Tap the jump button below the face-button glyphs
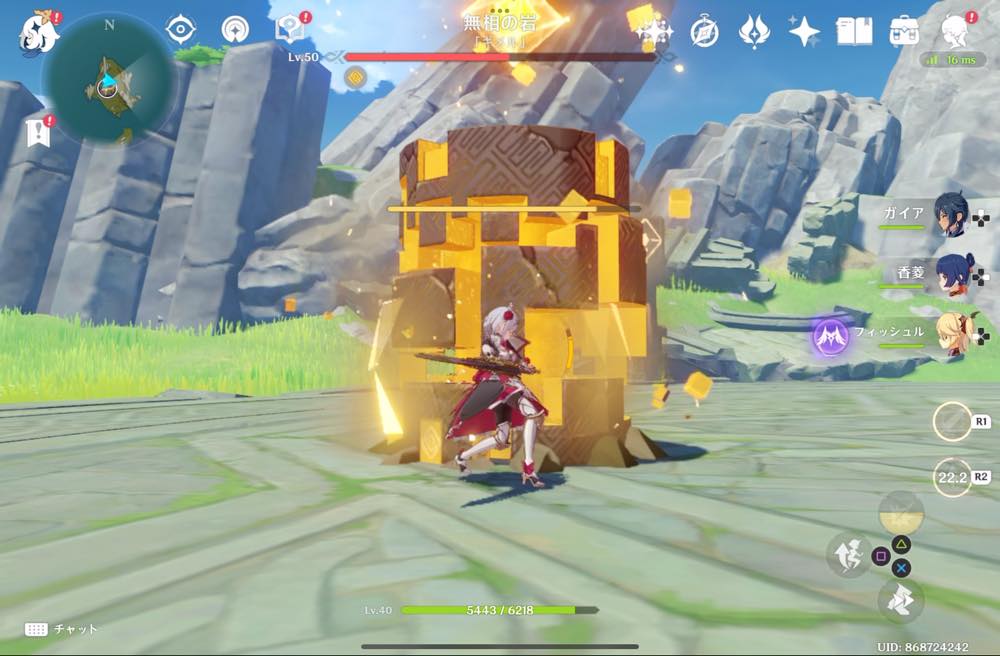The image size is (1000, 656). point(900,600)
